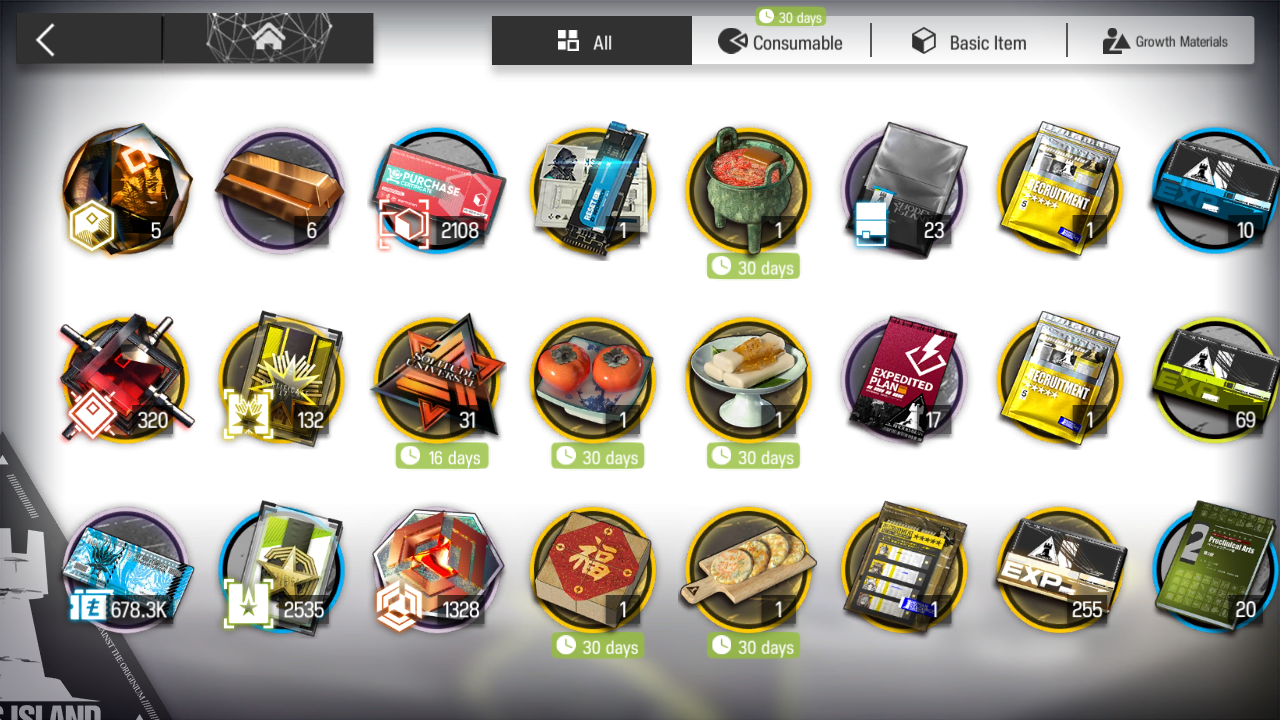Return to the home screen
The width and height of the screenshot is (1280, 720).
pyautogui.click(x=268, y=40)
